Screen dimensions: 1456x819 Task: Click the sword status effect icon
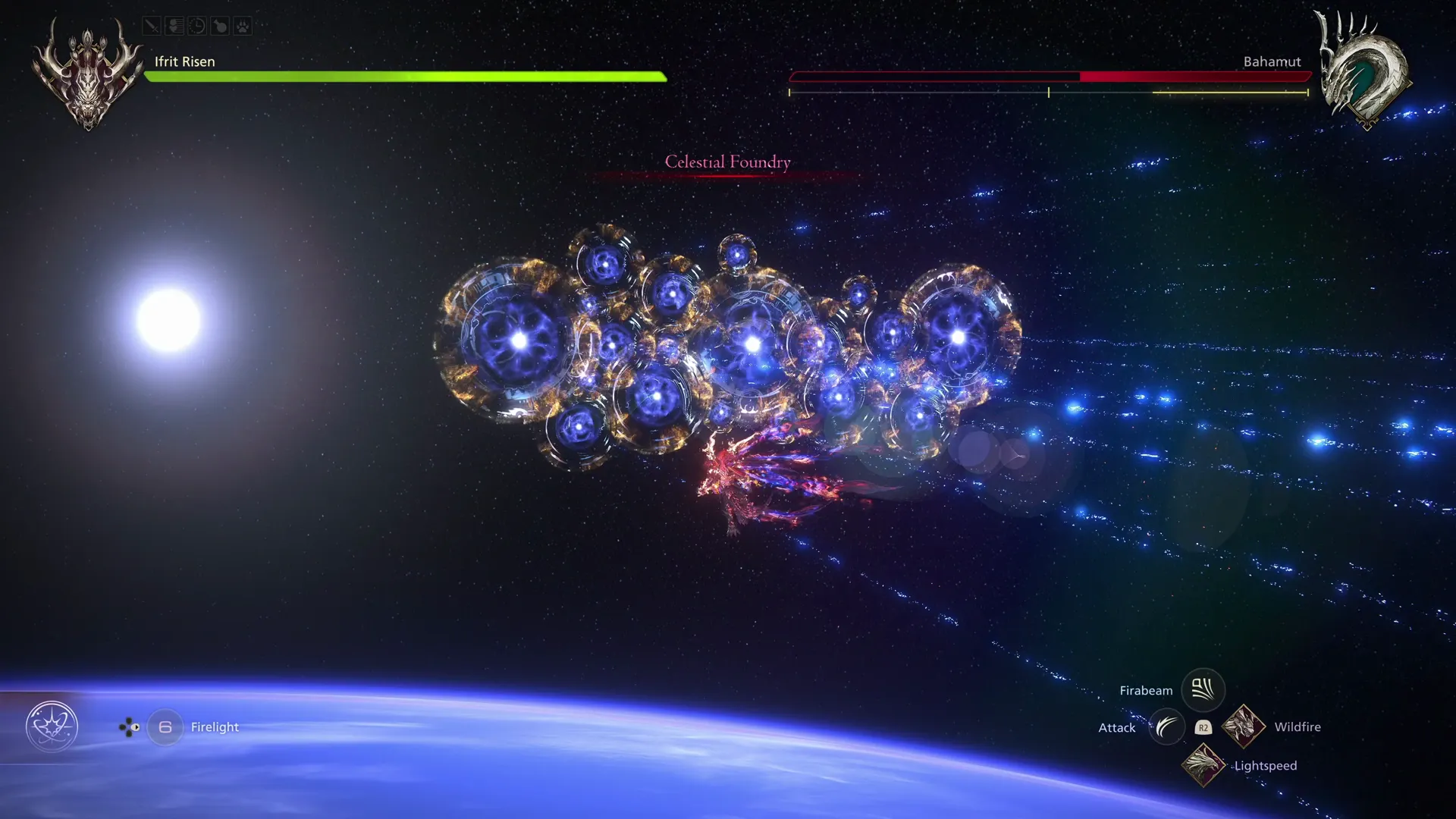pos(152,26)
